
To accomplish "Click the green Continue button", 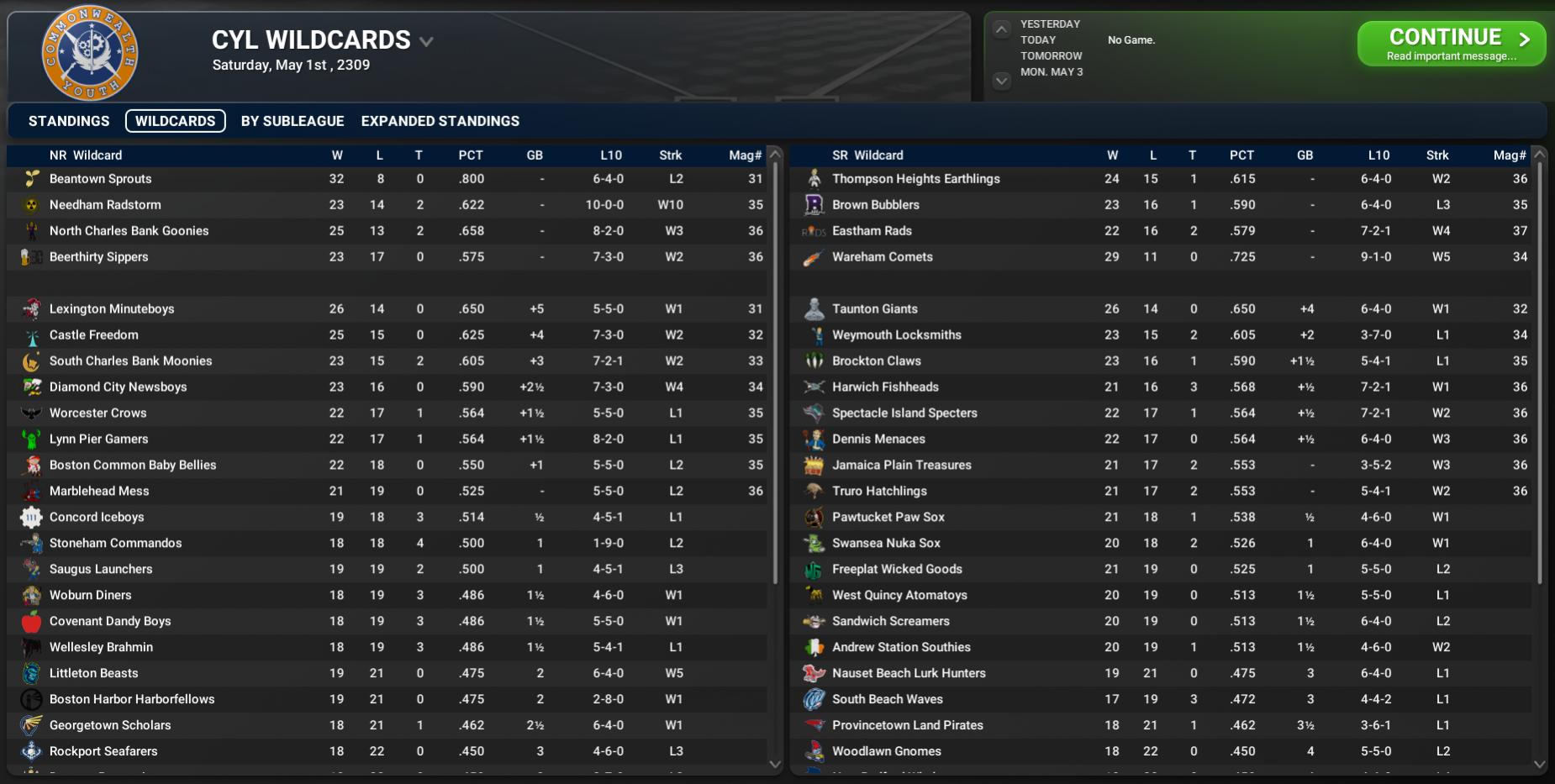I will click(x=1451, y=44).
